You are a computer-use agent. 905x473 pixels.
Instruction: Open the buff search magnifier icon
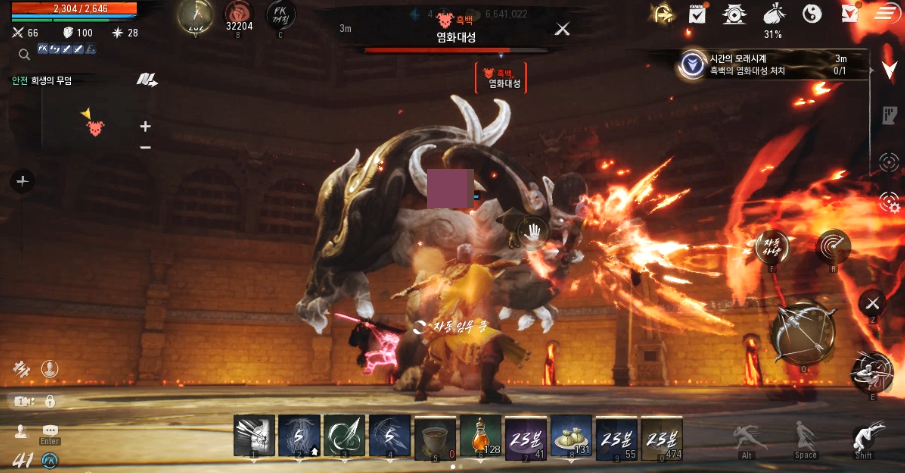point(22,54)
